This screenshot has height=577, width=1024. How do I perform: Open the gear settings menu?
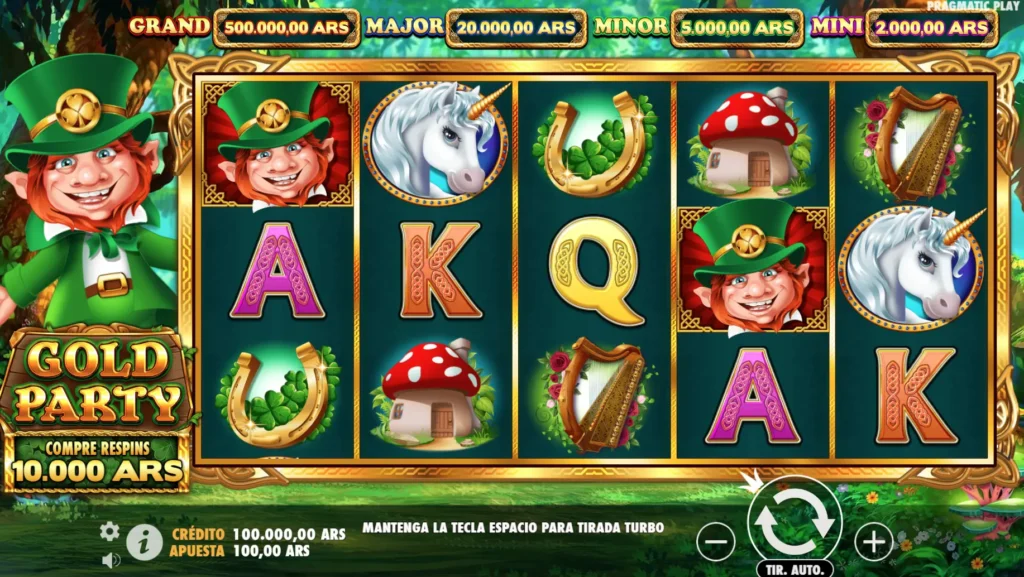[109, 531]
